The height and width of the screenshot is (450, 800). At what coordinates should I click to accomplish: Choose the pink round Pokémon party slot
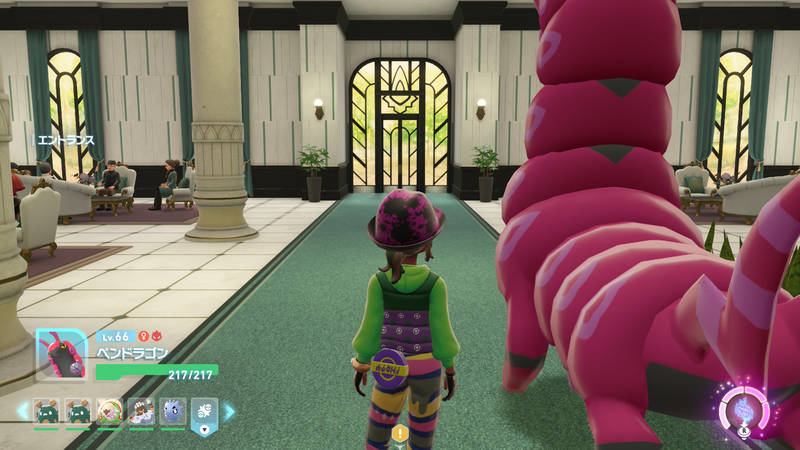tap(109, 411)
